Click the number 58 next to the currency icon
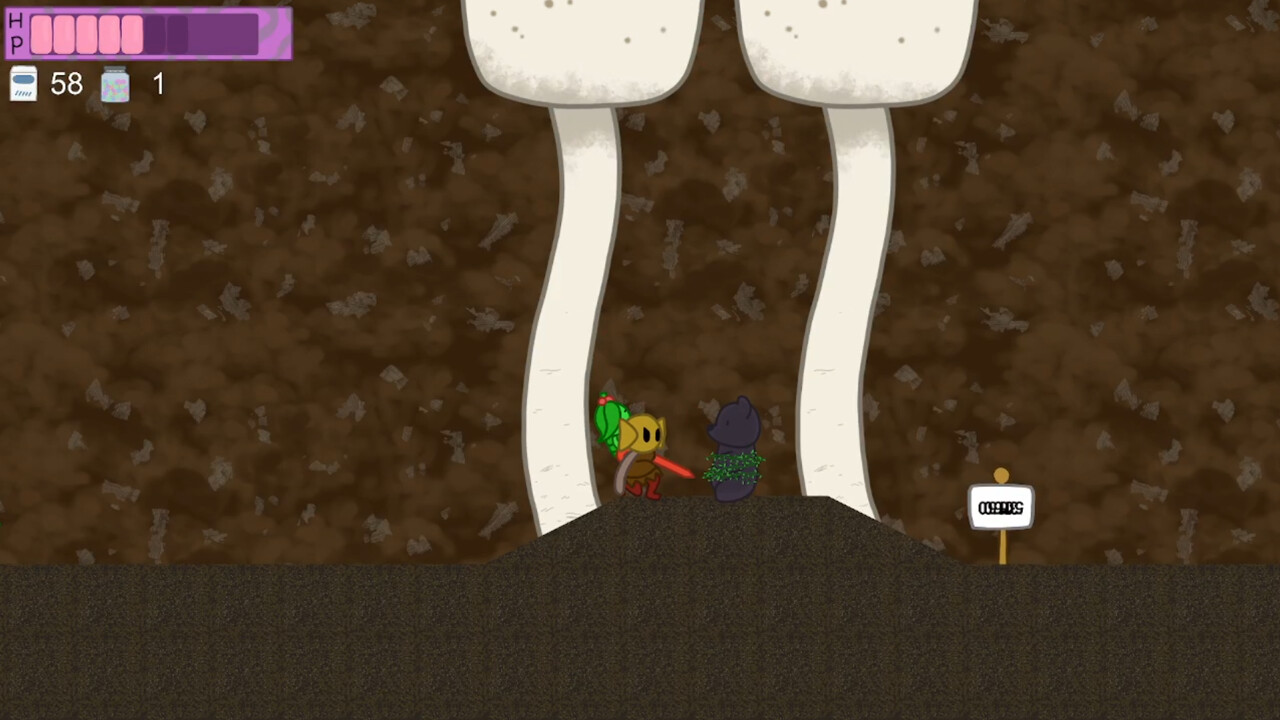The image size is (1280, 720). (x=66, y=84)
